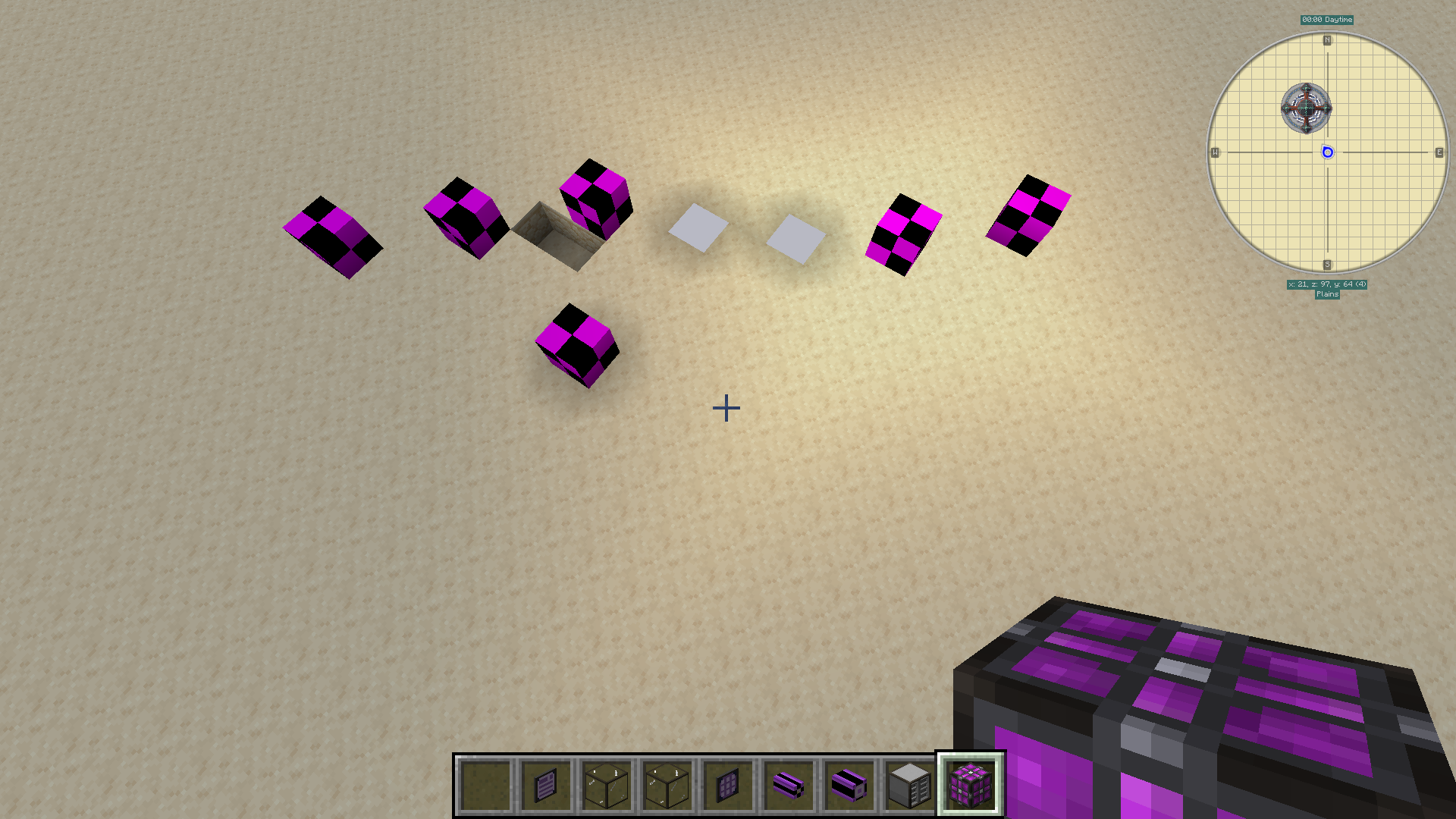1456x819 pixels.
Task: Click the blue player arrow on the minimap
Action: (x=1327, y=153)
